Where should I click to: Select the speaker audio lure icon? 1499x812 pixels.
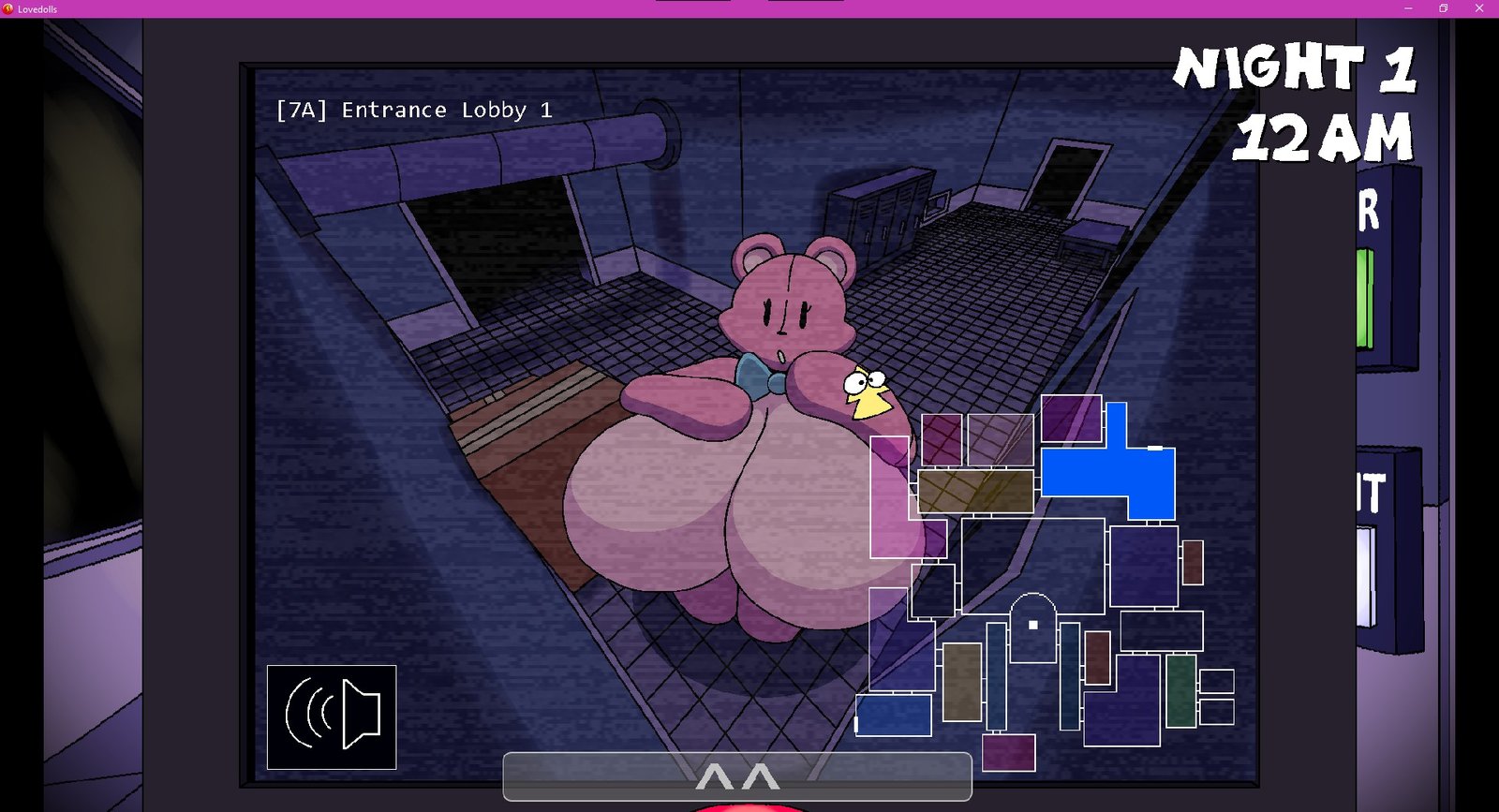click(331, 716)
